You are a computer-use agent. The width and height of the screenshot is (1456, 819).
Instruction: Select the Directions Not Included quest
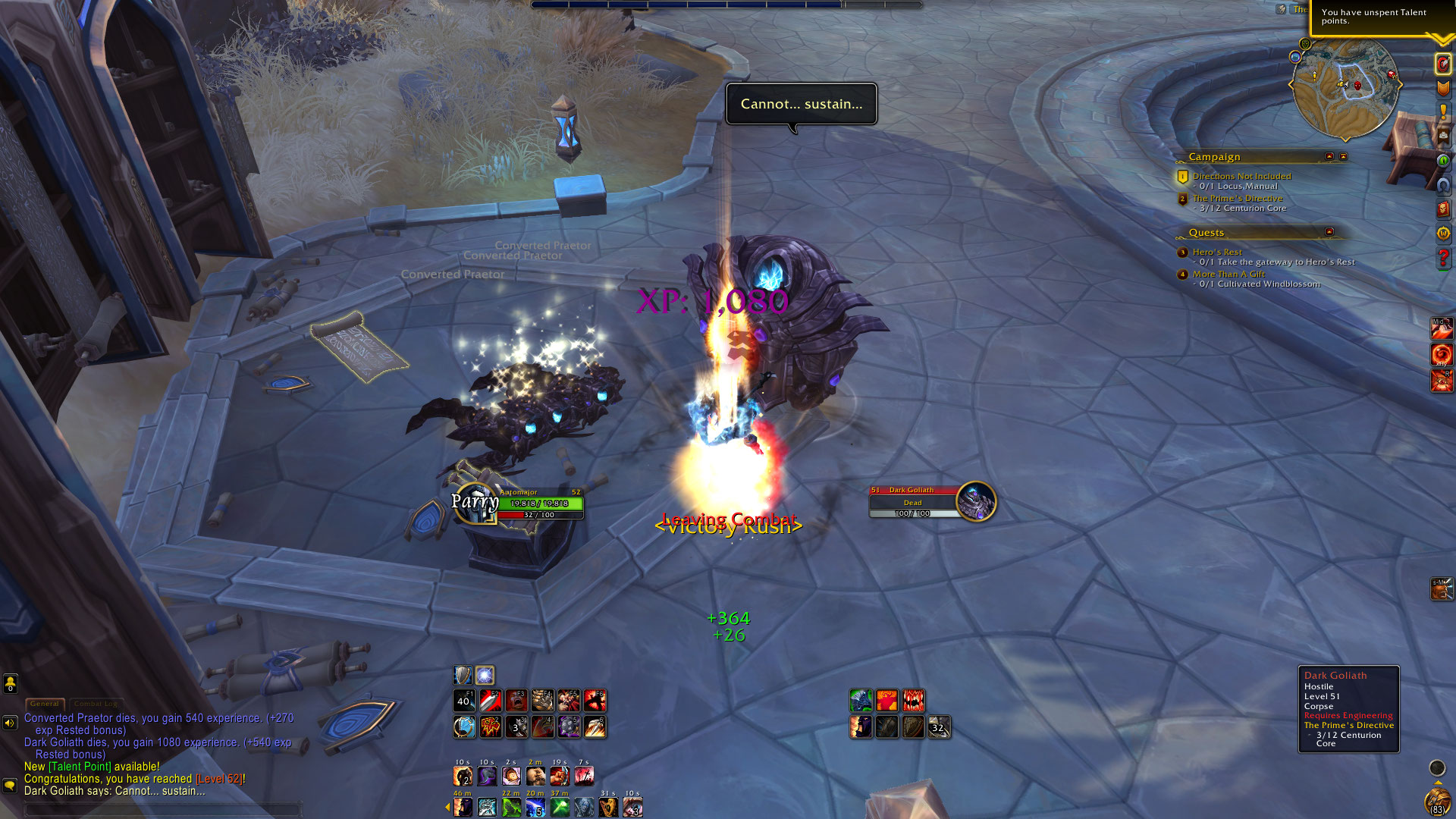(x=1241, y=176)
